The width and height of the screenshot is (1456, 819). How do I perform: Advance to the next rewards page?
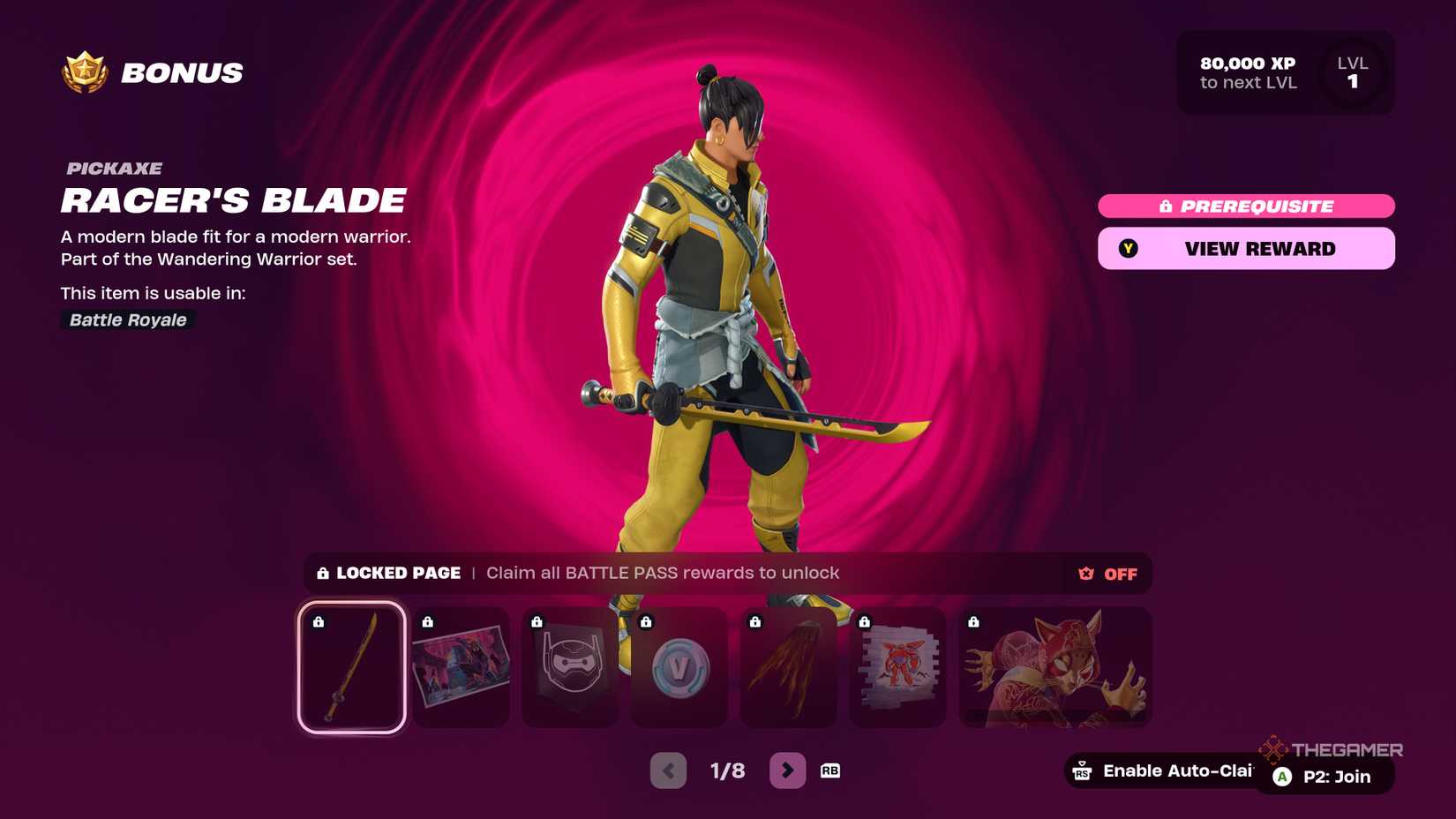785,770
